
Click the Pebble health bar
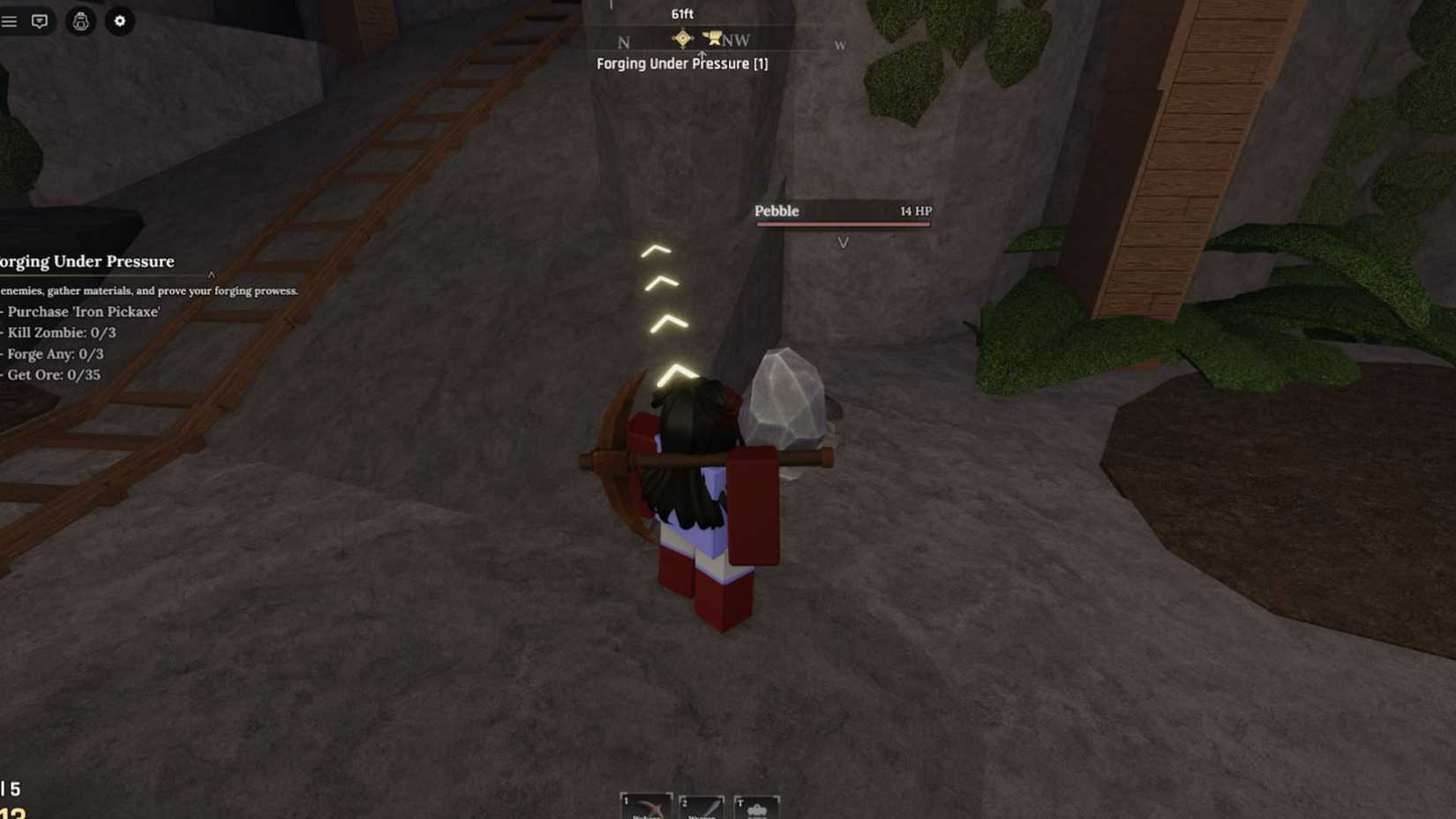pos(842,224)
